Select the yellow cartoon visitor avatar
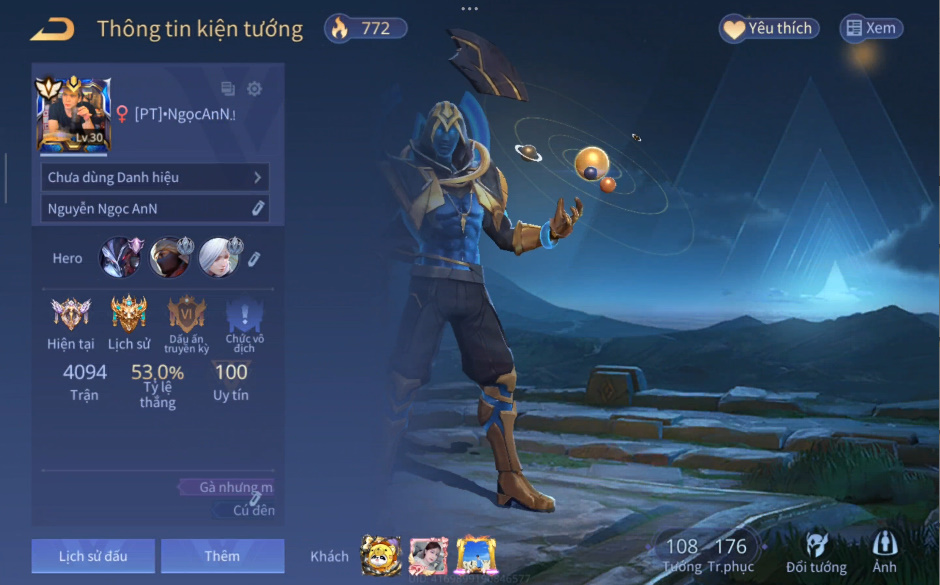The image size is (940, 585). click(x=380, y=555)
